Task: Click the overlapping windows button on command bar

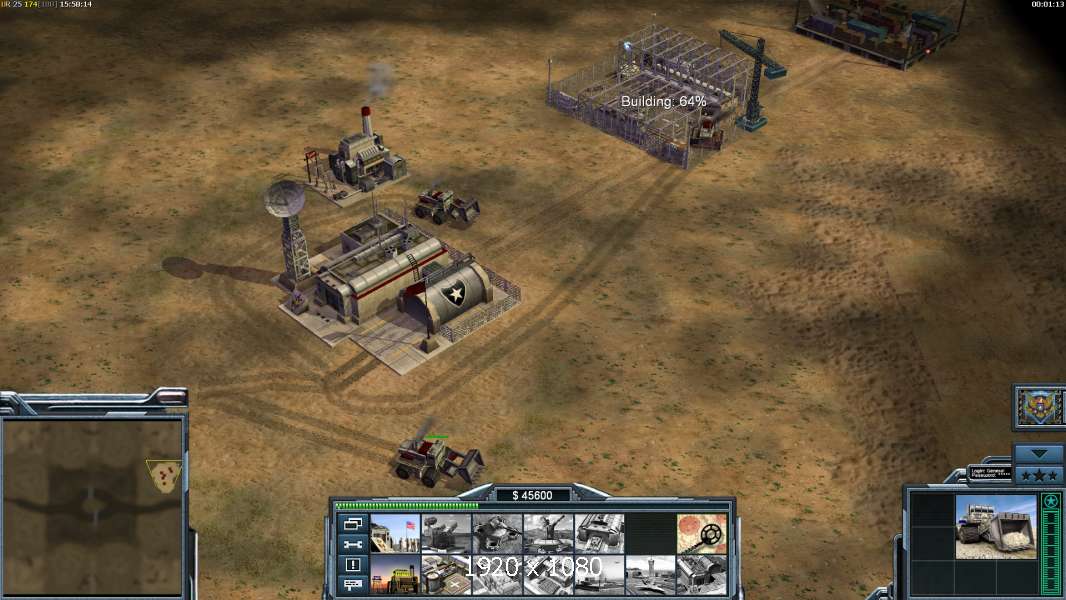Action: pyautogui.click(x=353, y=524)
